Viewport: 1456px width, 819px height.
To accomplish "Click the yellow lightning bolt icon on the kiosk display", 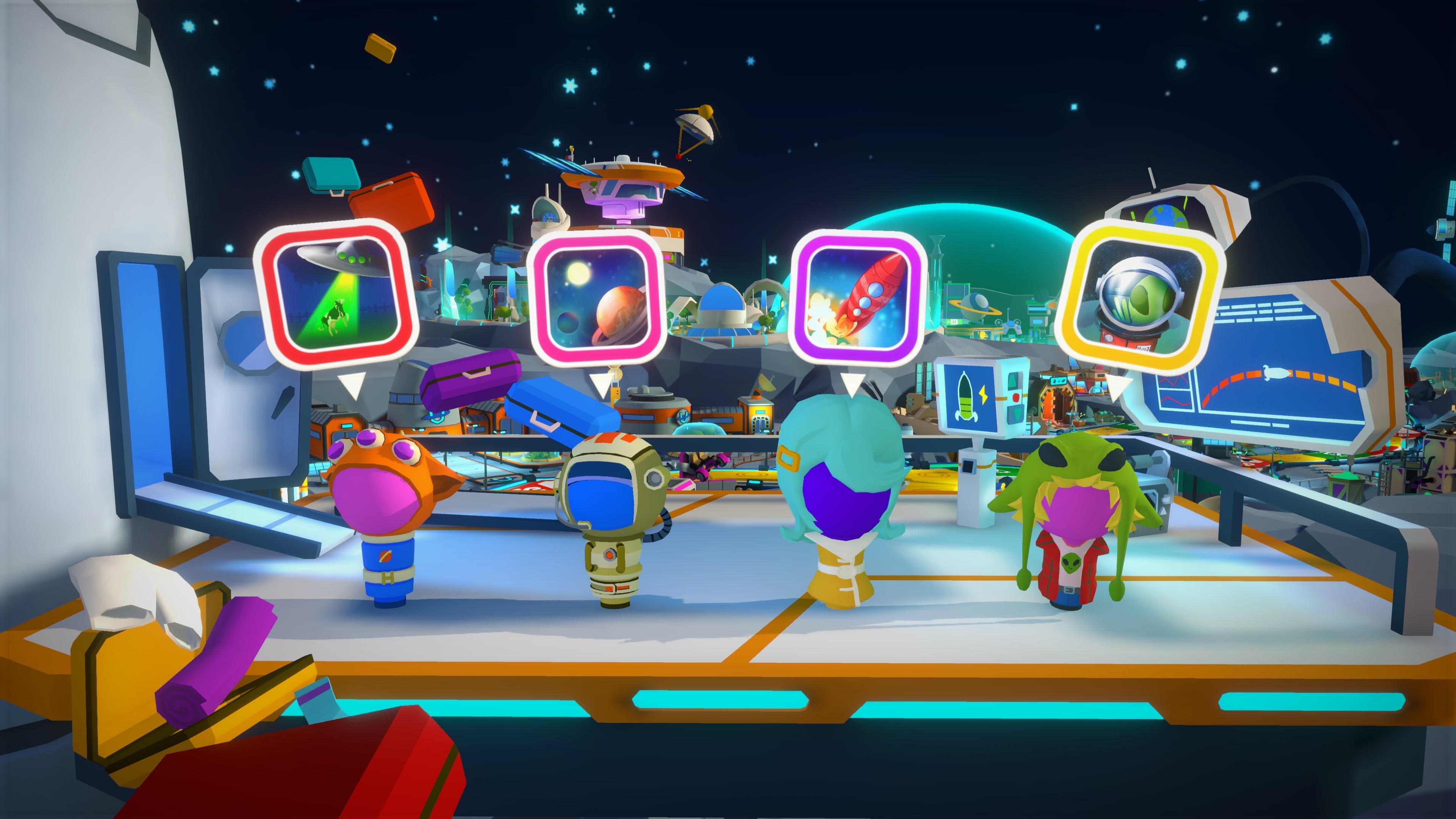I will point(984,395).
